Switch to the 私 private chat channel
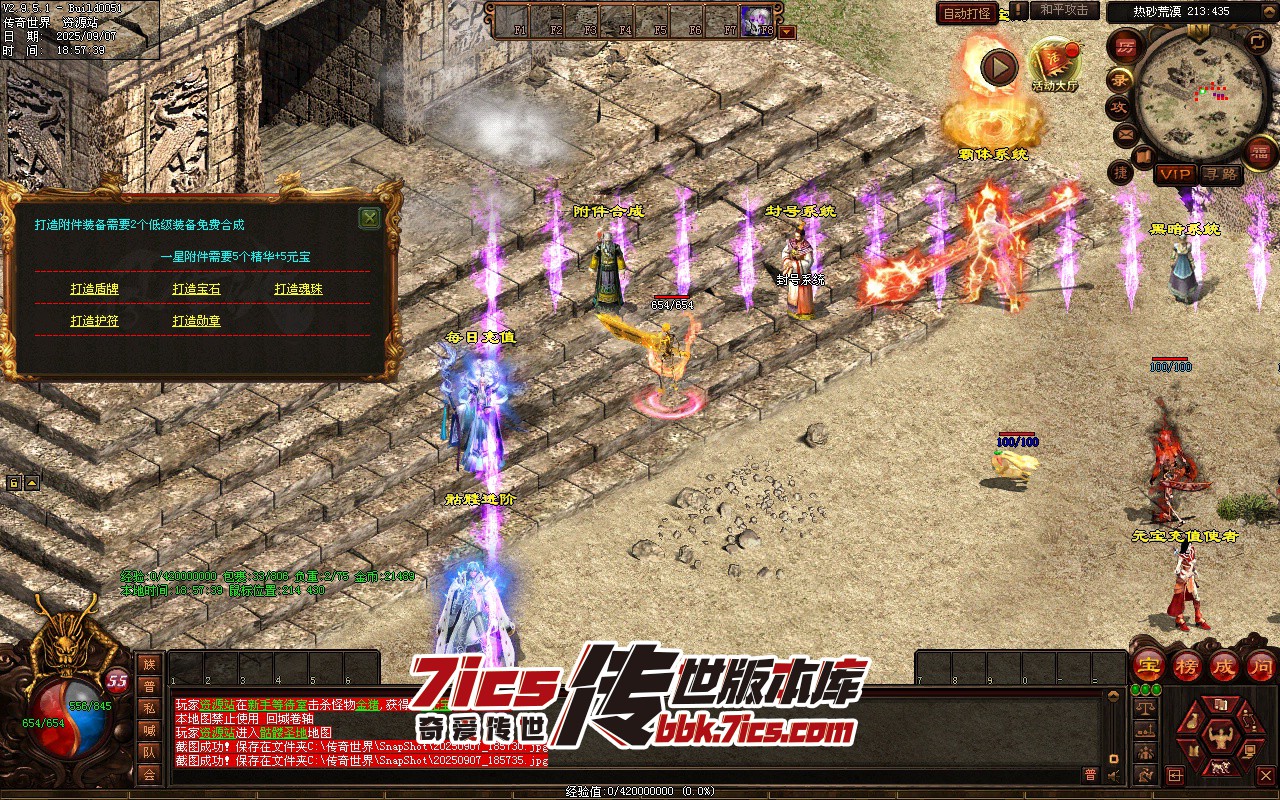The width and height of the screenshot is (1280, 800). click(149, 708)
